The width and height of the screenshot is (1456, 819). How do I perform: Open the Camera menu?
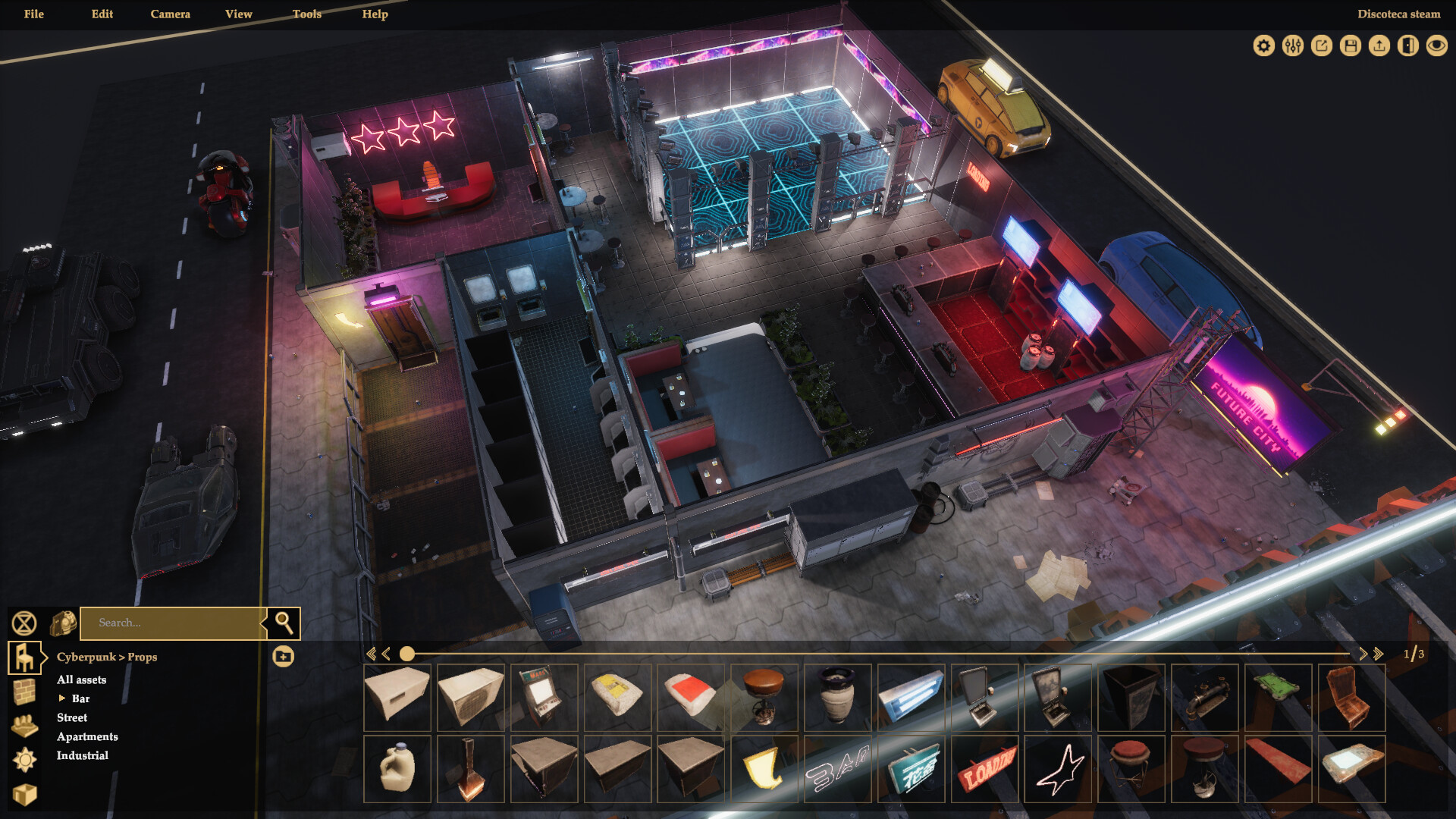(x=170, y=14)
